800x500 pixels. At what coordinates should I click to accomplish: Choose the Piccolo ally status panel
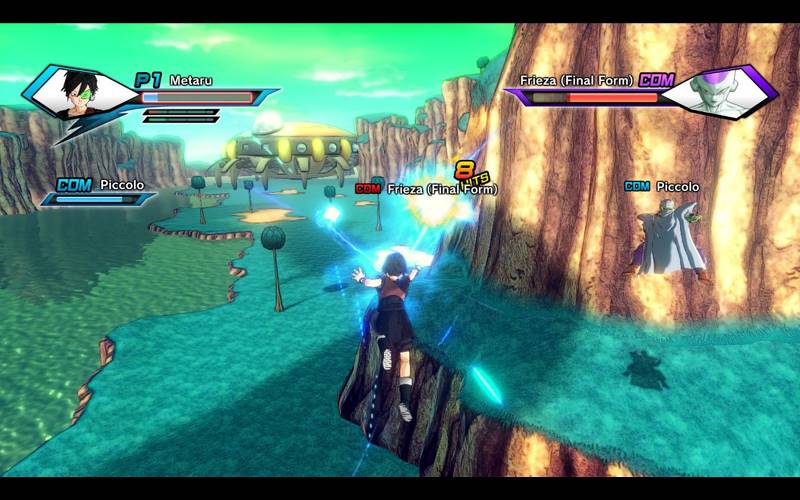tap(99, 191)
